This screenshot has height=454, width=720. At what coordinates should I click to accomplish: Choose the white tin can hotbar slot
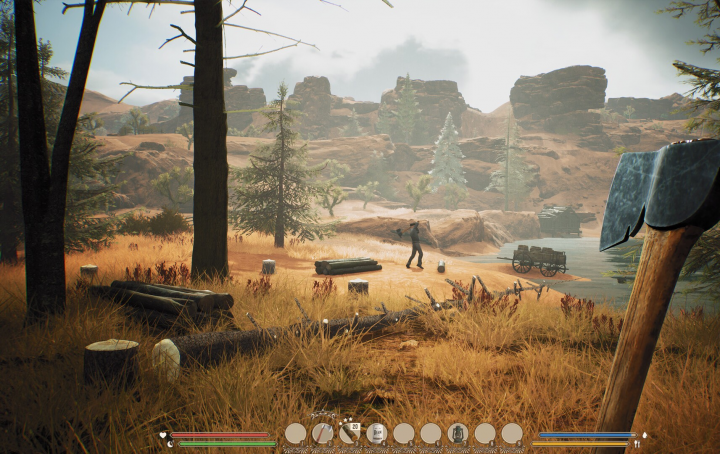pyautogui.click(x=376, y=433)
